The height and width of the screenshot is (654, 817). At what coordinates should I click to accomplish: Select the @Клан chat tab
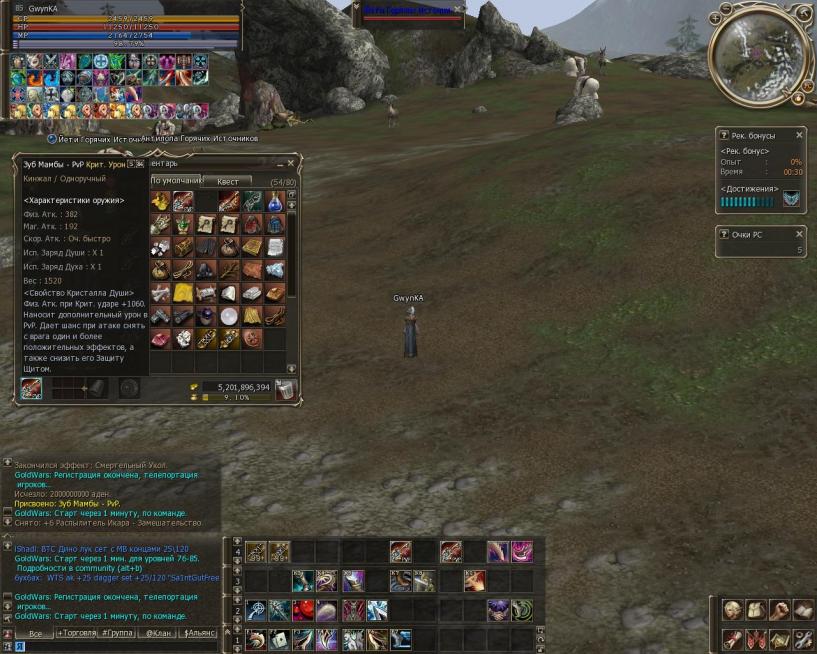[160, 633]
